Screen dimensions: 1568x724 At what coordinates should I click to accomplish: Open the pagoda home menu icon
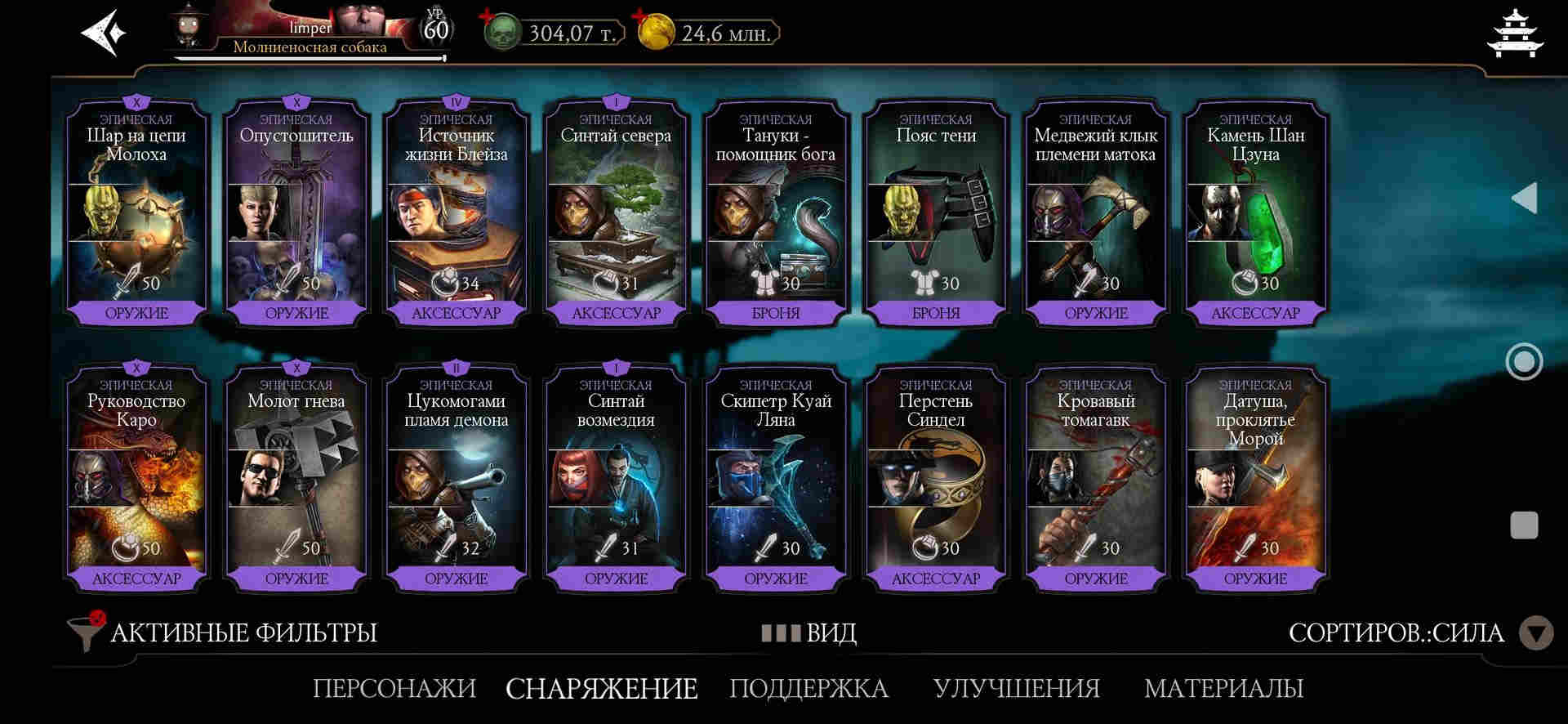click(1517, 34)
